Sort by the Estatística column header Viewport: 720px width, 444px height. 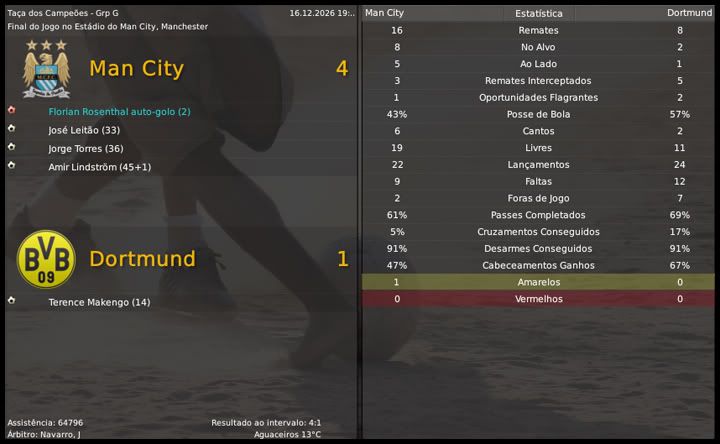point(538,14)
